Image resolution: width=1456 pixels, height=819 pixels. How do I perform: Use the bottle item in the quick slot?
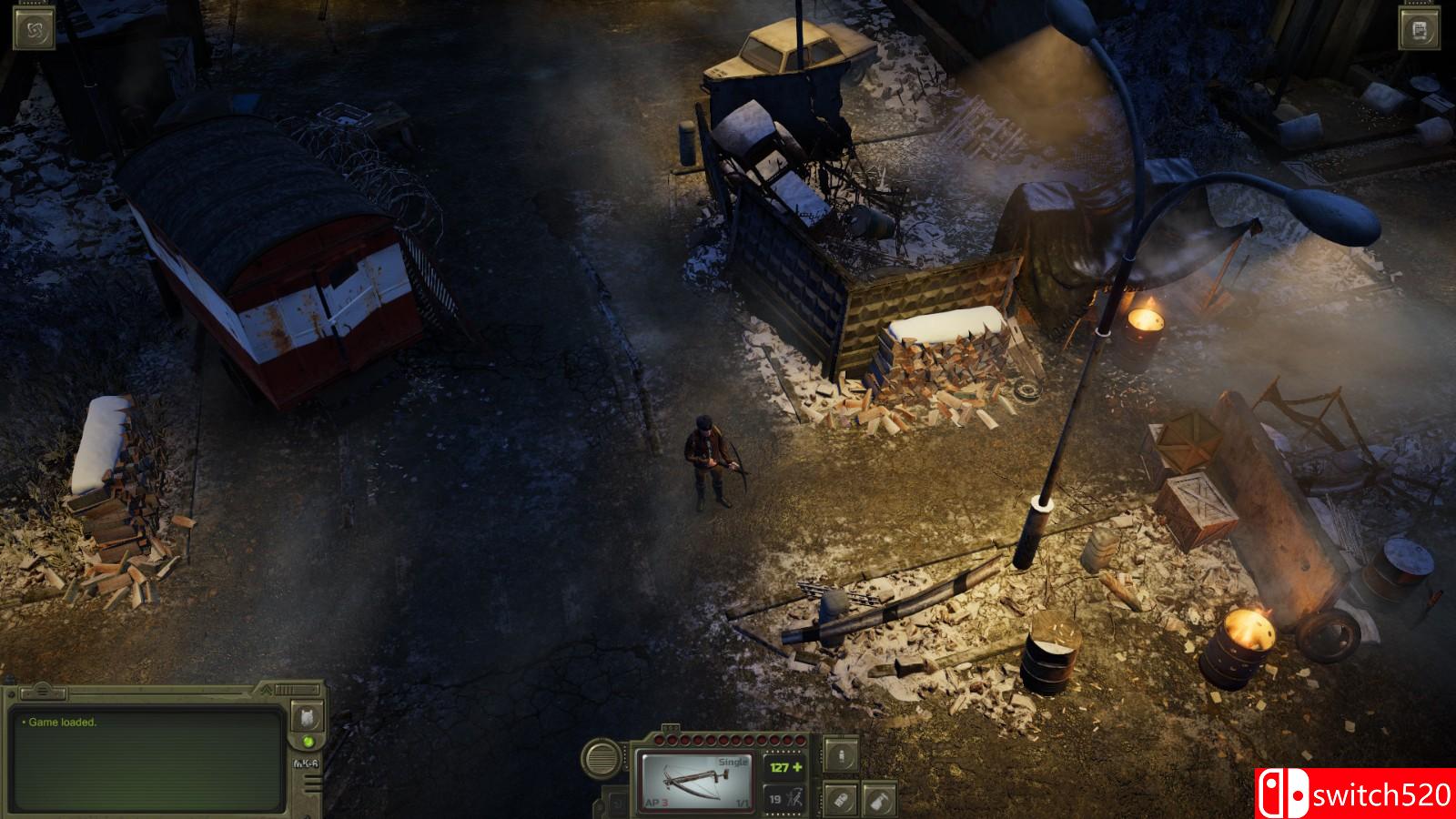tap(841, 755)
